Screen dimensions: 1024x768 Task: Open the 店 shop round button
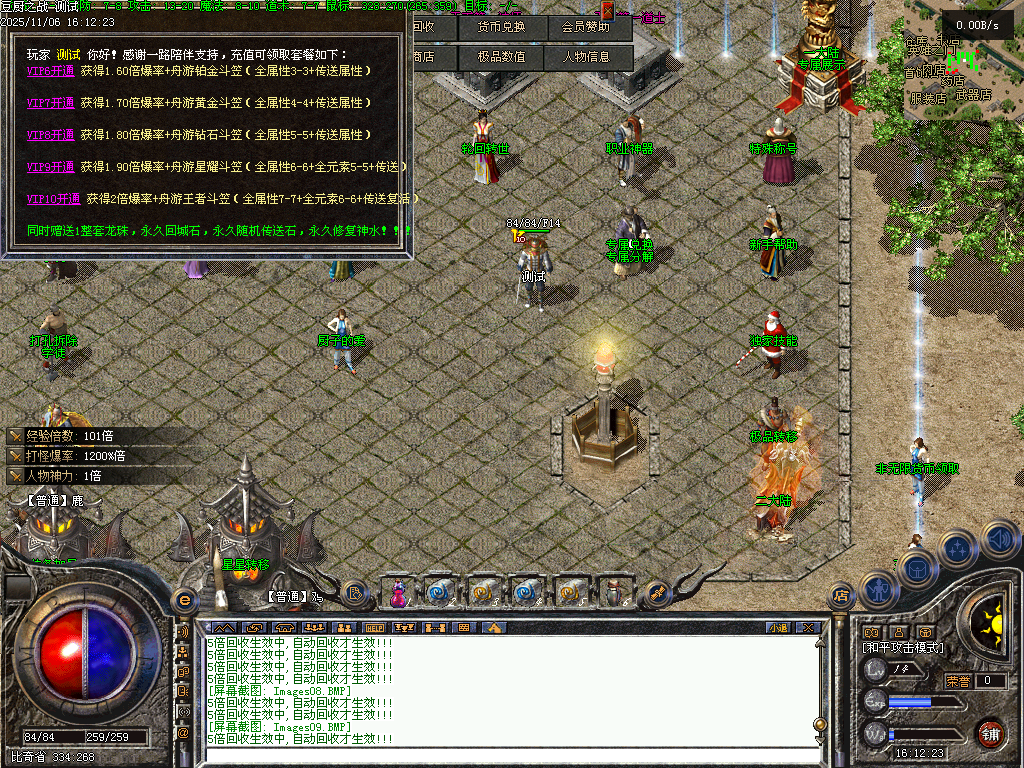(x=841, y=597)
